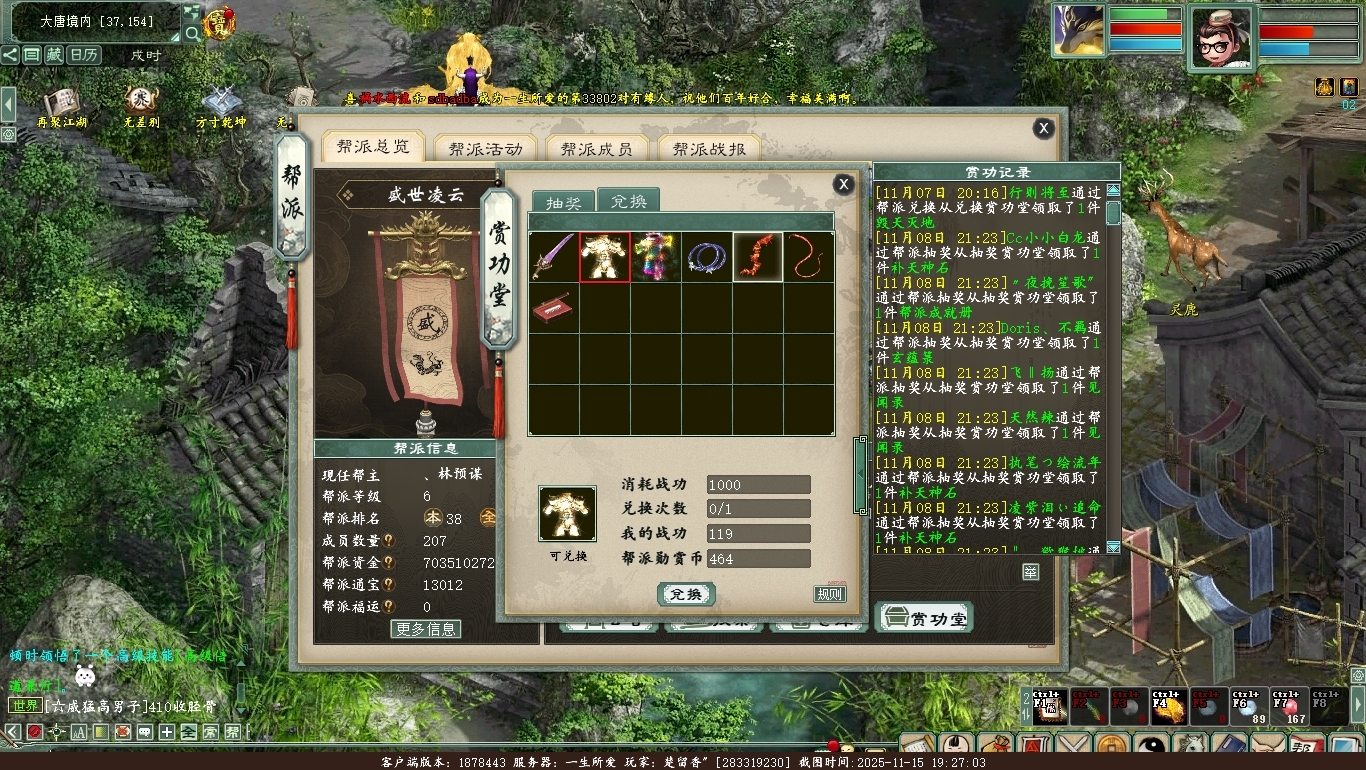
Task: Choose the purple sword reward slot
Action: point(554,257)
